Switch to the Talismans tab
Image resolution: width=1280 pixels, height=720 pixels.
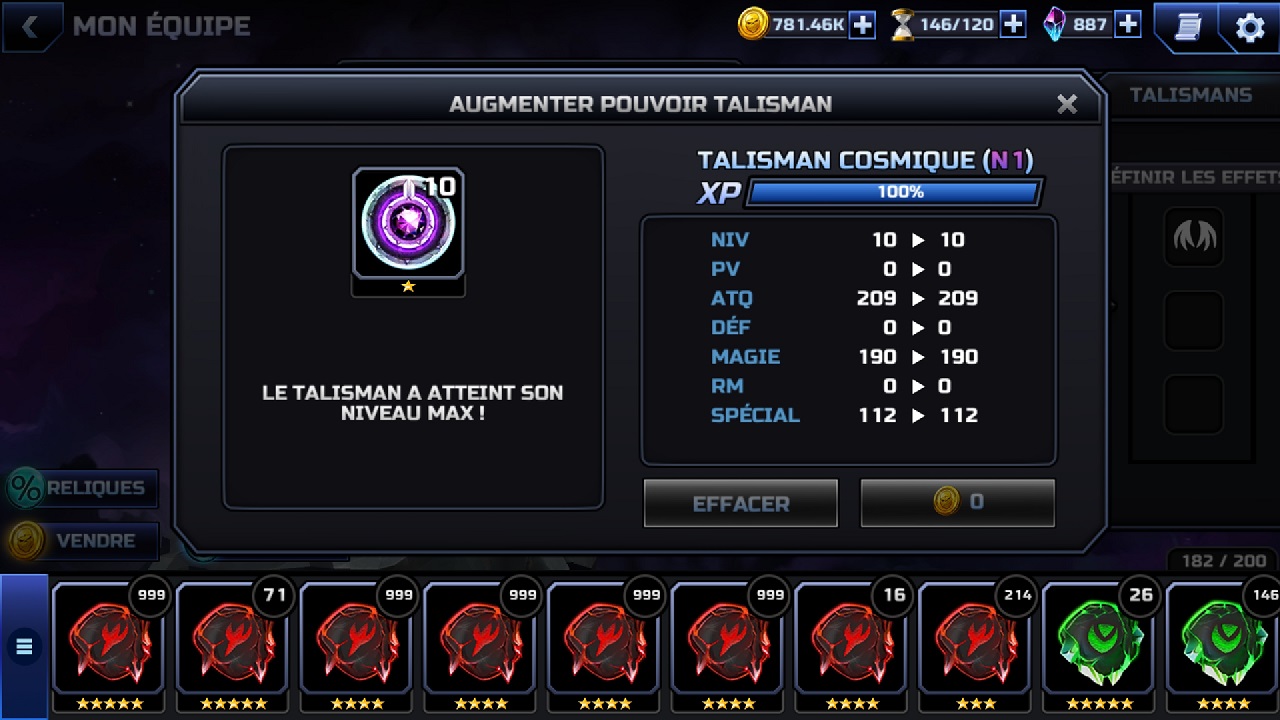point(1190,95)
